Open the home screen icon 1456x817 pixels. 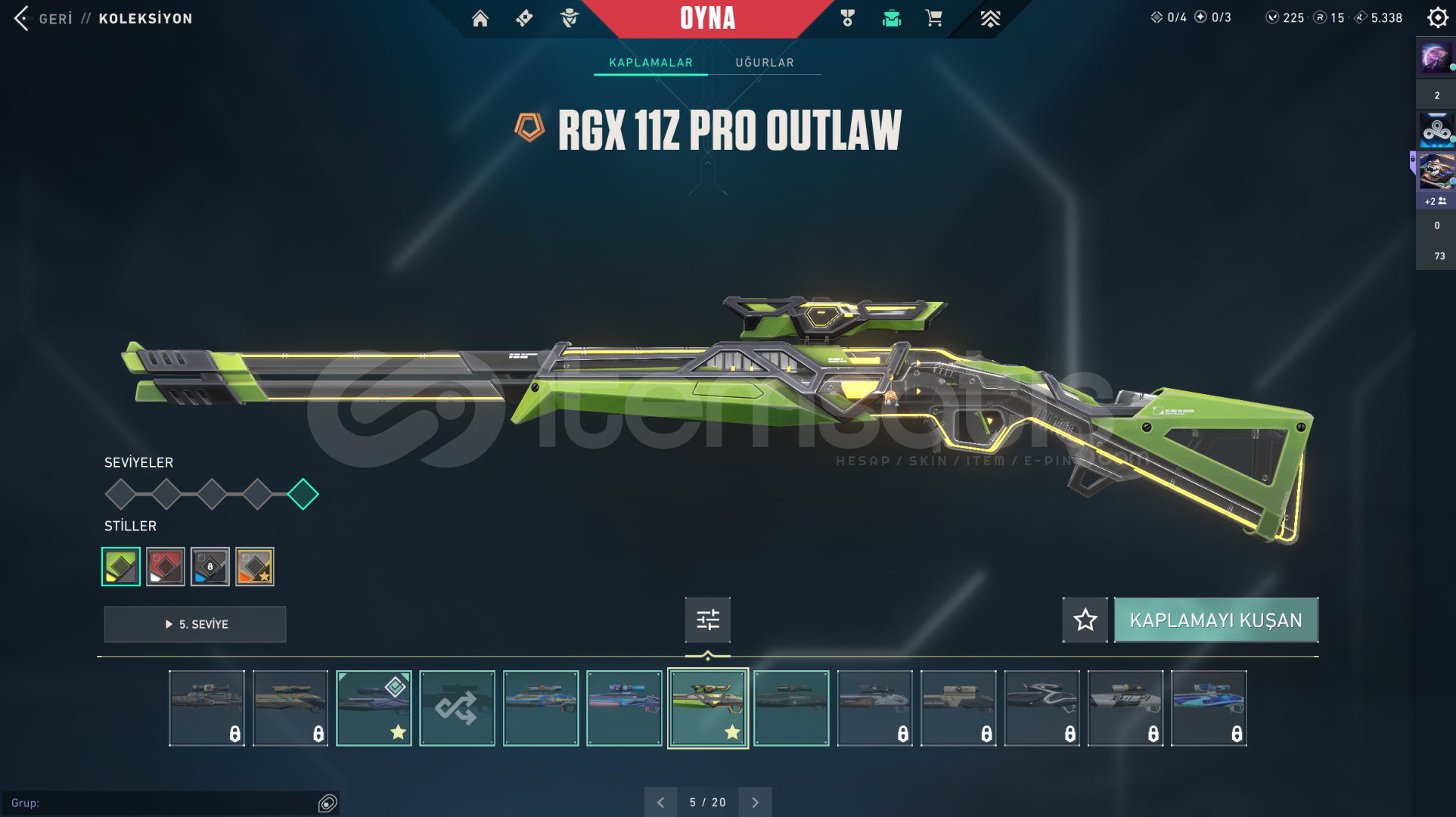[480, 18]
